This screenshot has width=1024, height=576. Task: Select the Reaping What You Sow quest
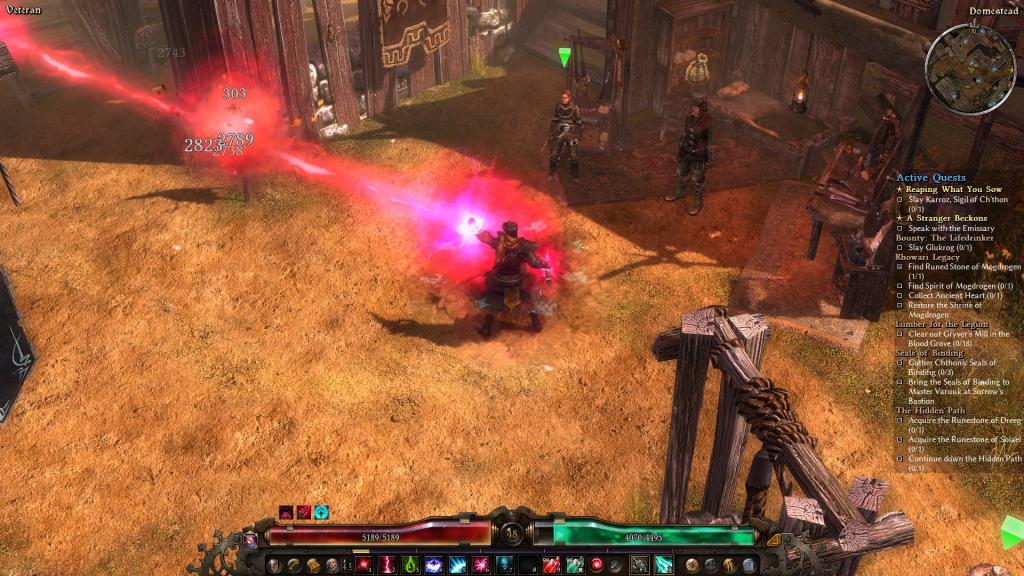tap(953, 189)
